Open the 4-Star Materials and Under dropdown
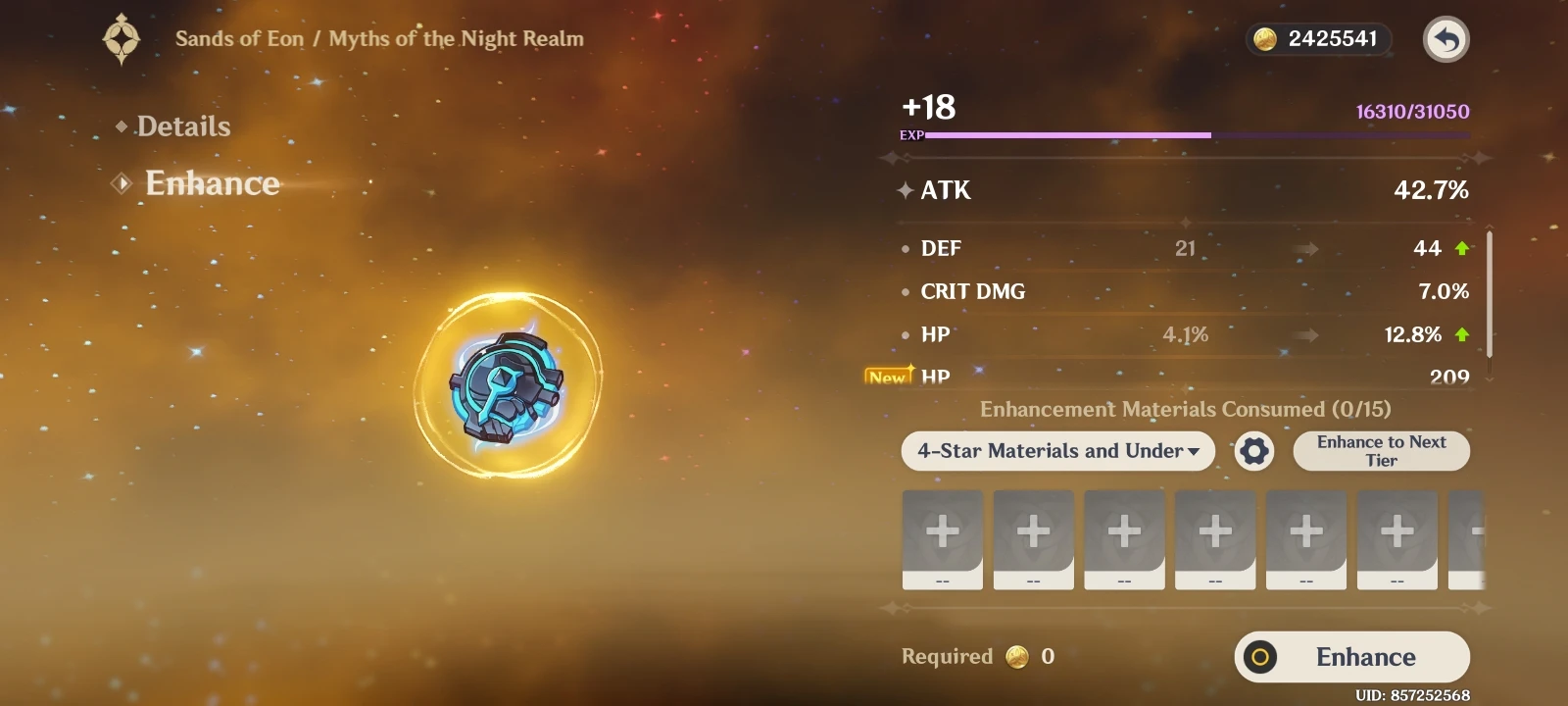The width and height of the screenshot is (1568, 706). (1057, 451)
